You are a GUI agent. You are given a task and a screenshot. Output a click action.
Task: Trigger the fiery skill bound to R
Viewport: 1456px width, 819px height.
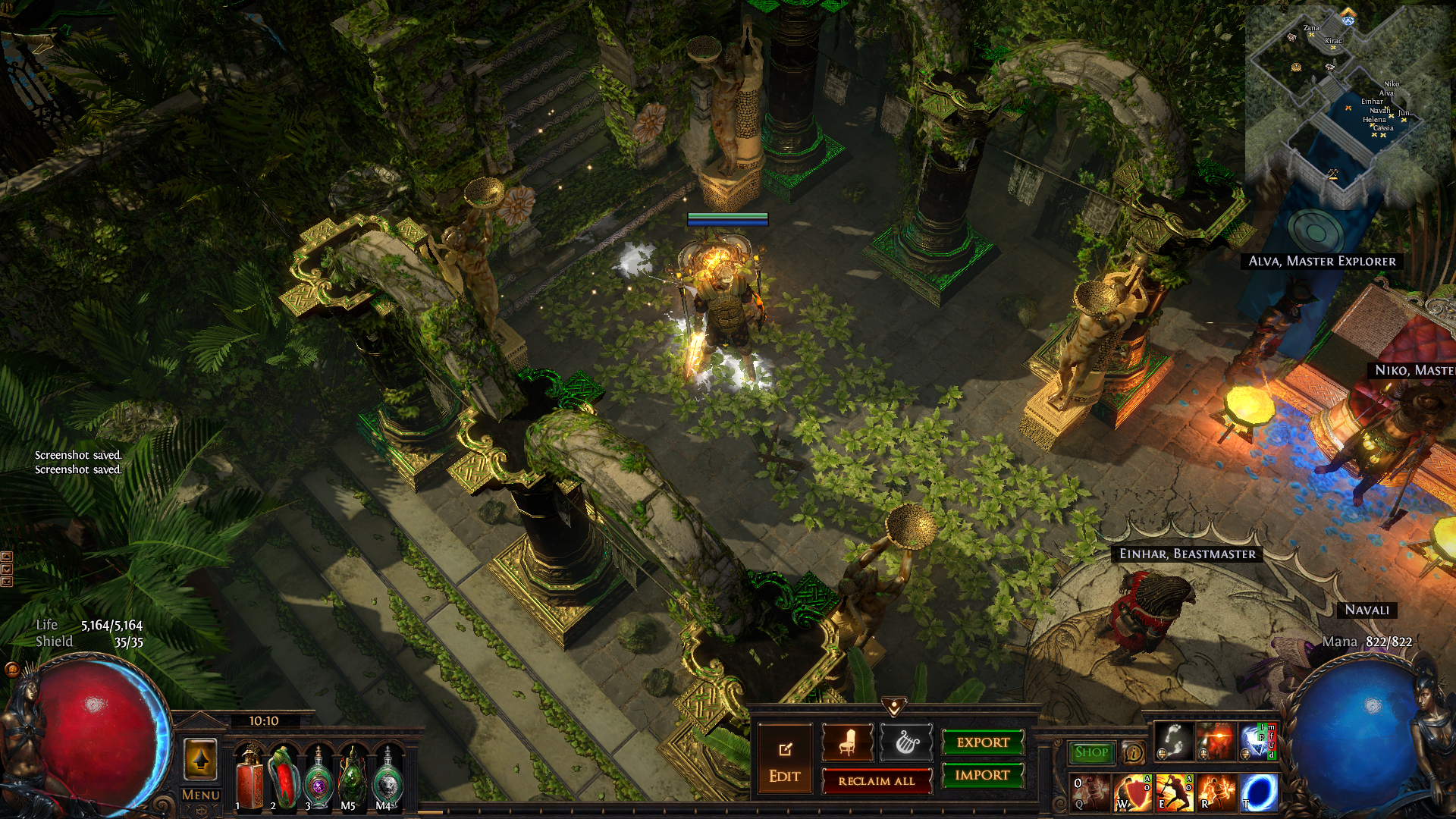coord(1216,793)
